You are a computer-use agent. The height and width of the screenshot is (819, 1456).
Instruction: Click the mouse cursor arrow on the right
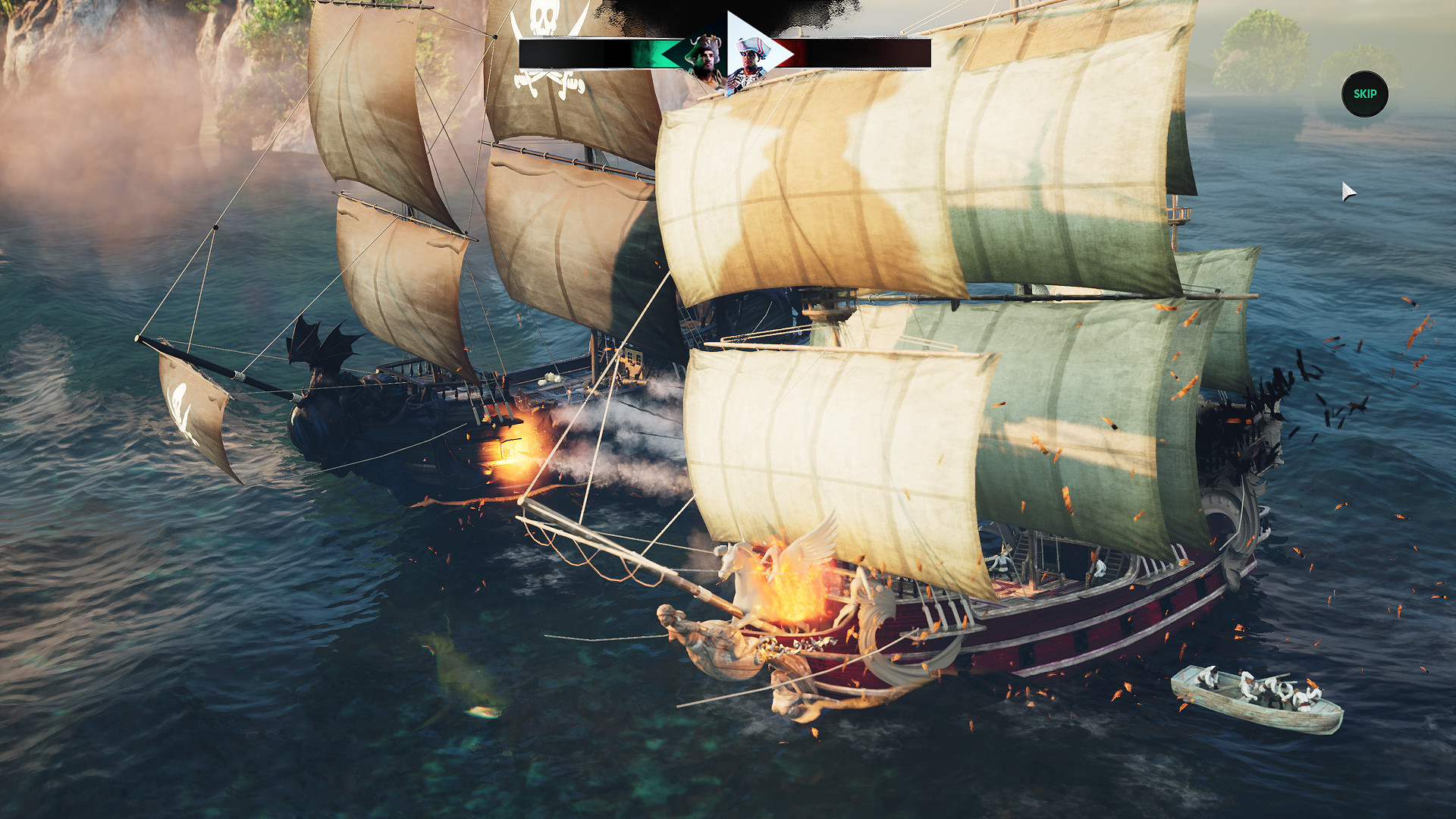click(x=1348, y=190)
